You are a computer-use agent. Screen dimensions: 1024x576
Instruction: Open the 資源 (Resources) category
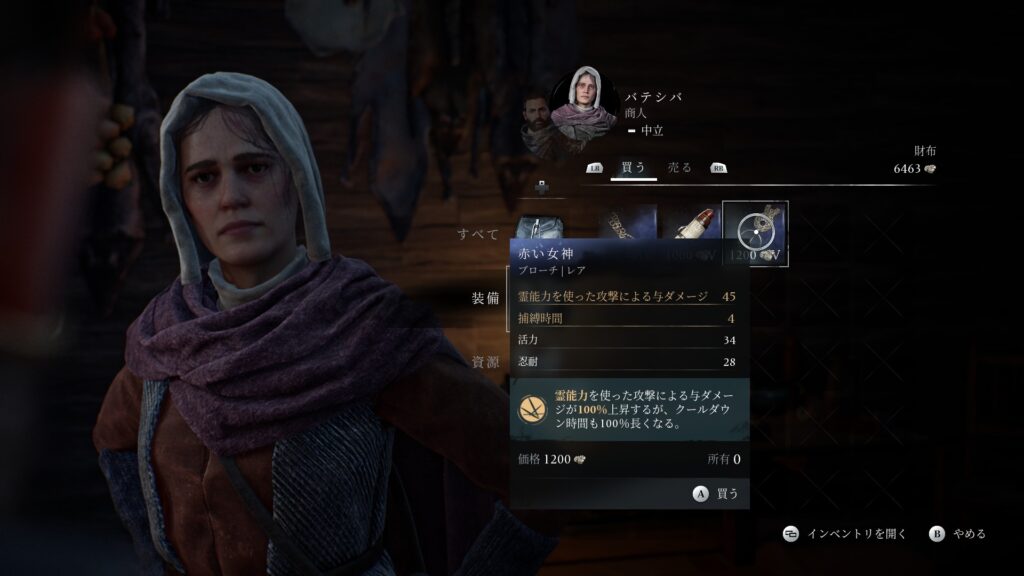486,362
